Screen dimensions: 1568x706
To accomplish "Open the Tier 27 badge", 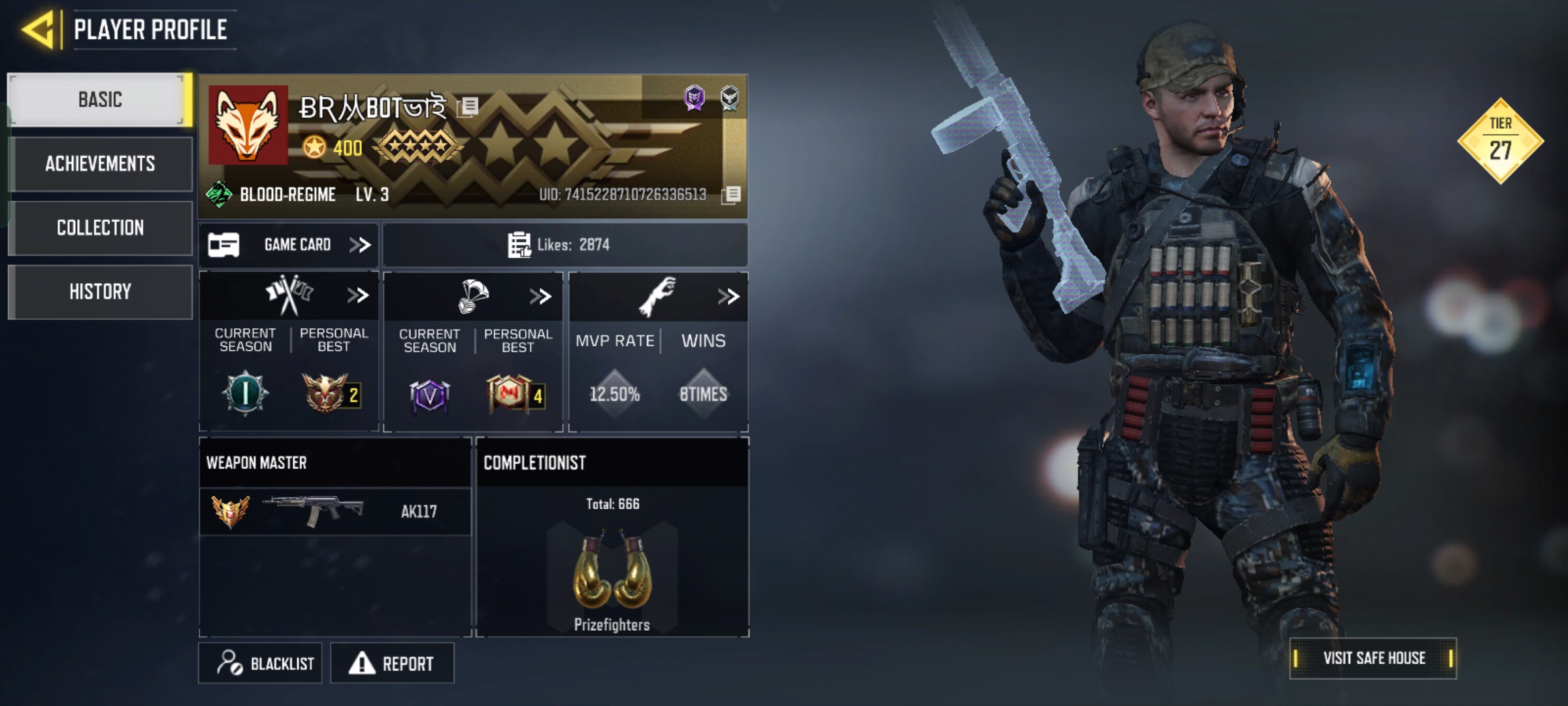I will point(1500,141).
